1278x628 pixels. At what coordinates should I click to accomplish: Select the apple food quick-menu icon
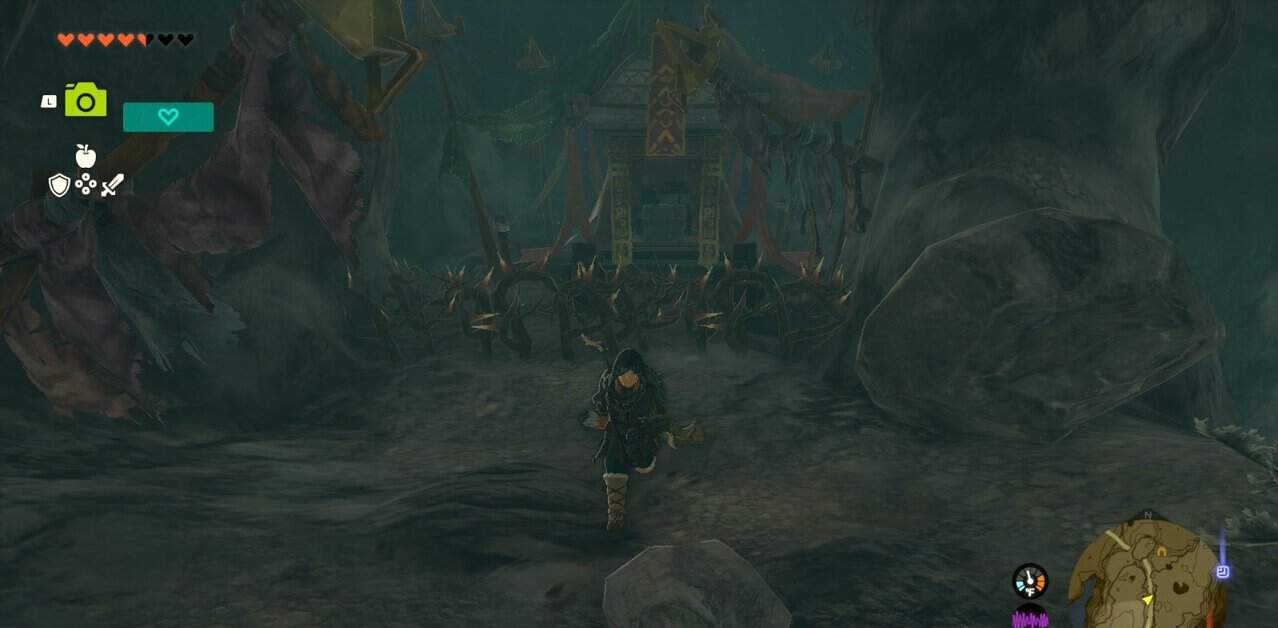[86, 155]
